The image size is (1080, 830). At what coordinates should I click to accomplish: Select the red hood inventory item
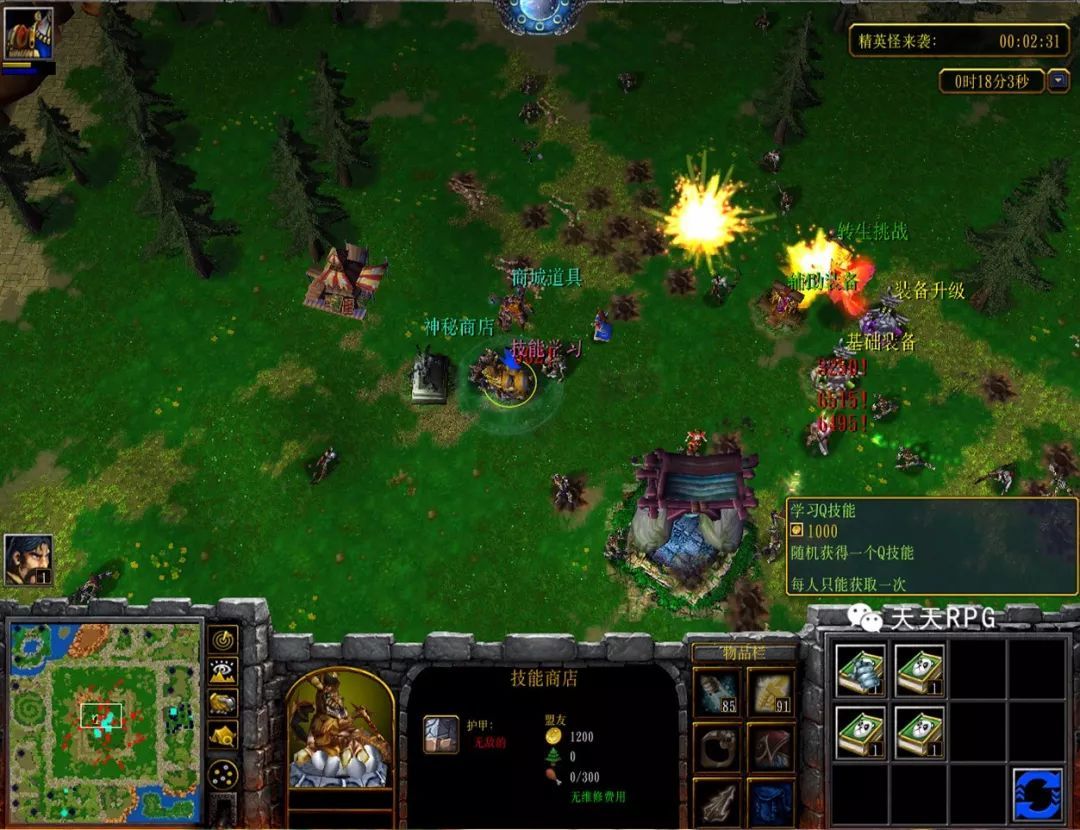click(x=771, y=747)
